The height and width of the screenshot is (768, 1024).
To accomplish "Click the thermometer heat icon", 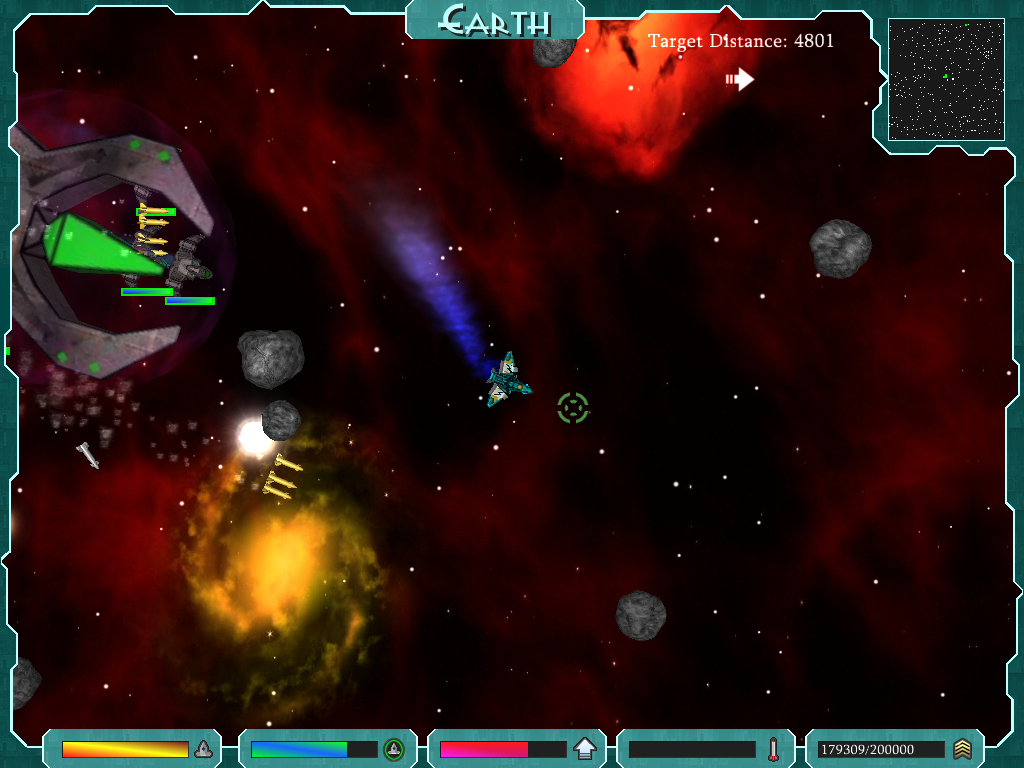I will click(773, 749).
